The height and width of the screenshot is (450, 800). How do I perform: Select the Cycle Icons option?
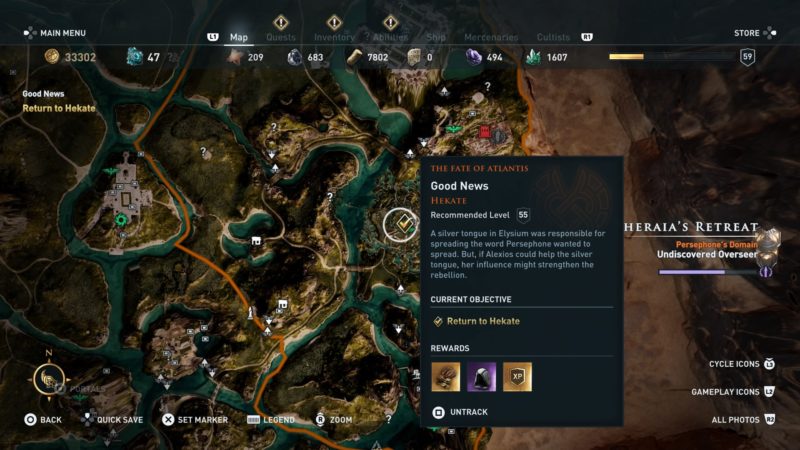734,364
